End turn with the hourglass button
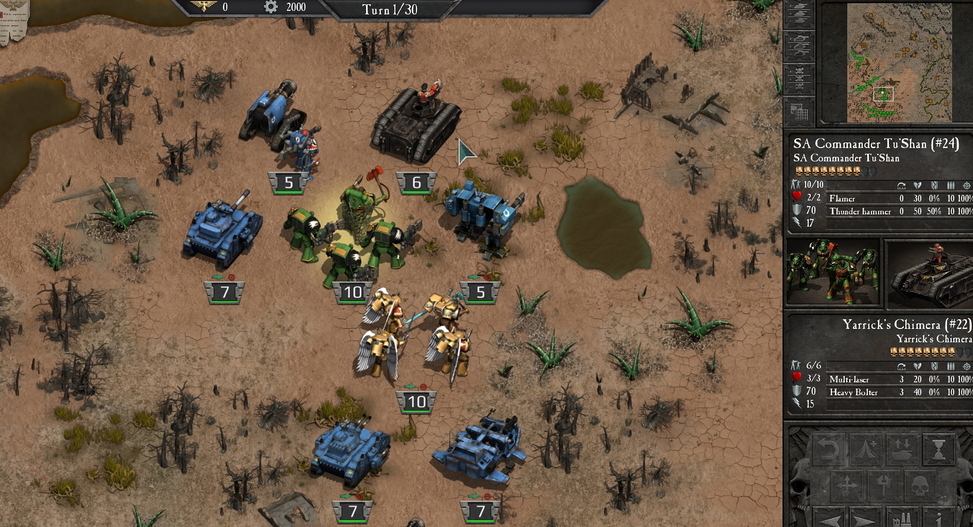This screenshot has height=527, width=973. [937, 450]
